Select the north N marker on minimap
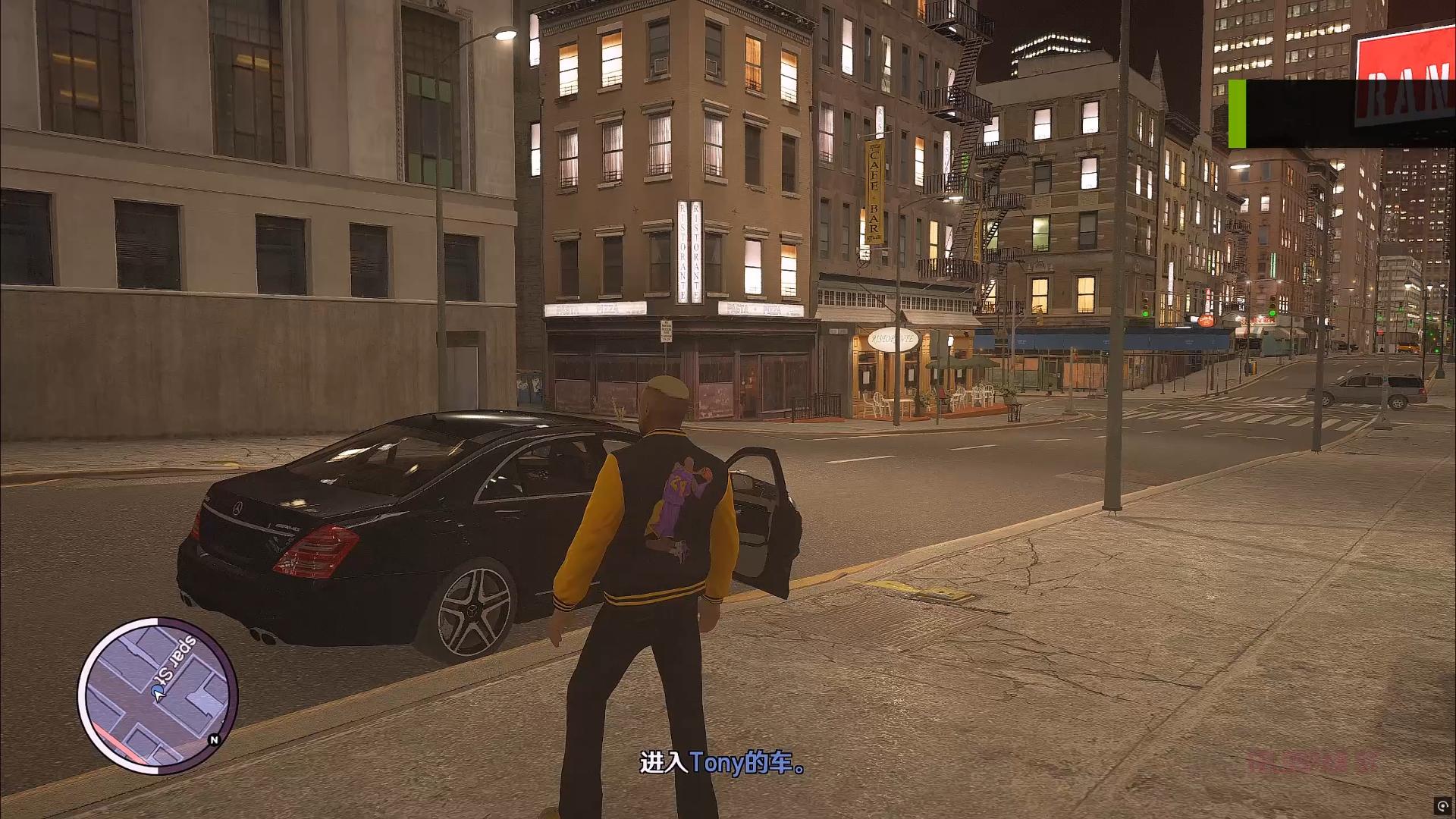 pyautogui.click(x=214, y=739)
